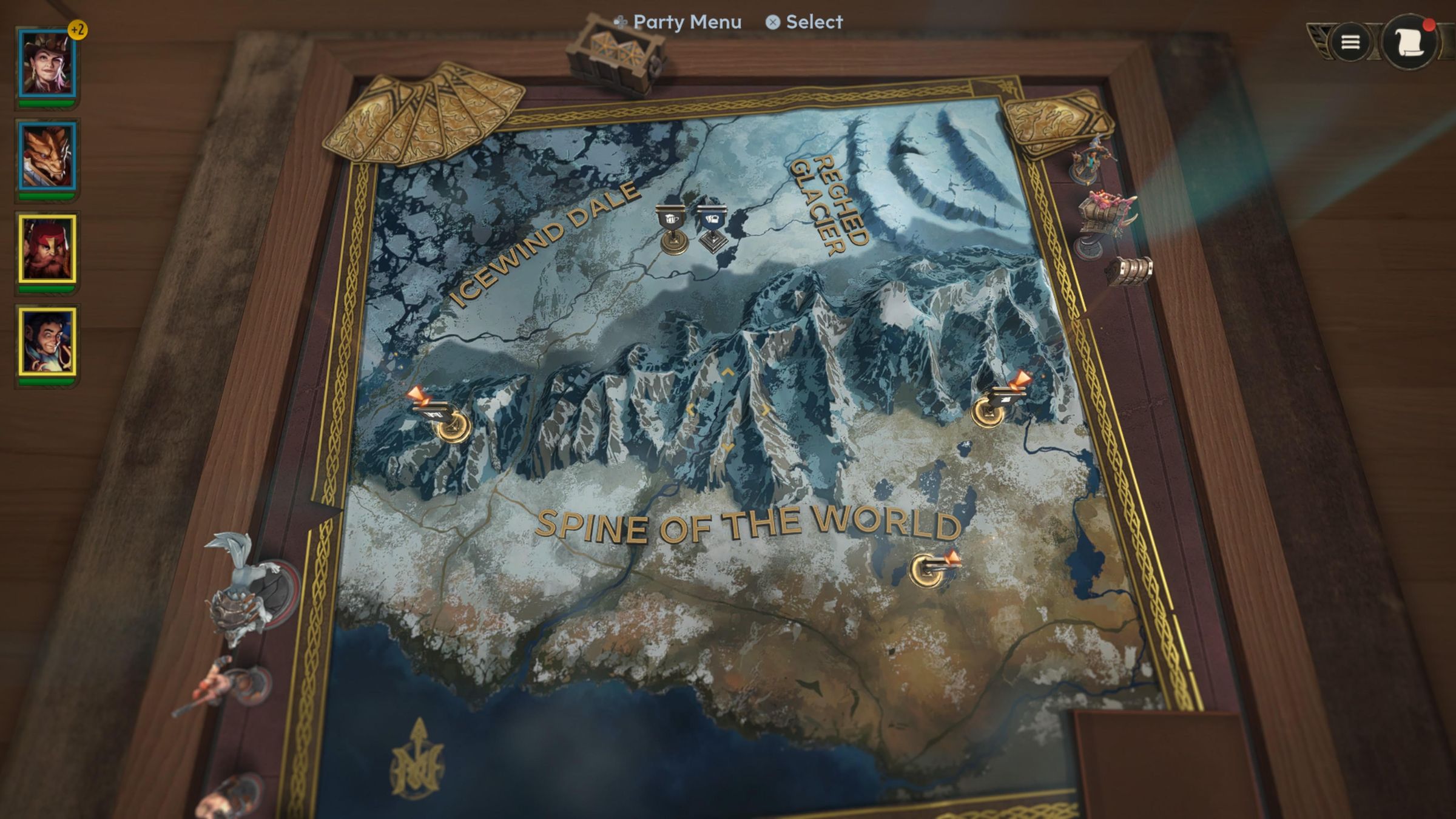The width and height of the screenshot is (1456, 819).
Task: Select the dragonborn party portrait
Action: [47, 157]
